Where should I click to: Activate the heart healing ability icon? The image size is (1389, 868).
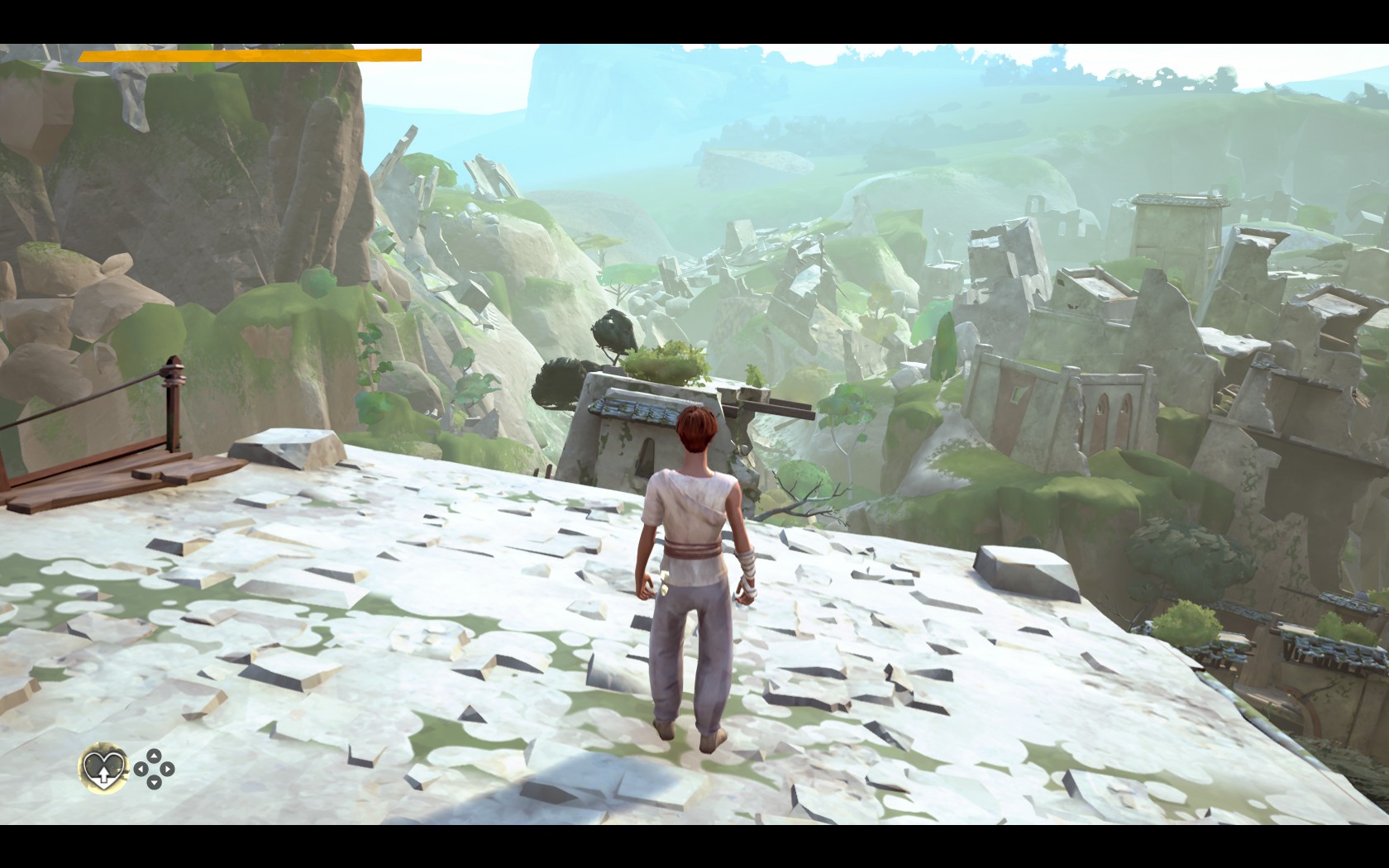coord(103,768)
